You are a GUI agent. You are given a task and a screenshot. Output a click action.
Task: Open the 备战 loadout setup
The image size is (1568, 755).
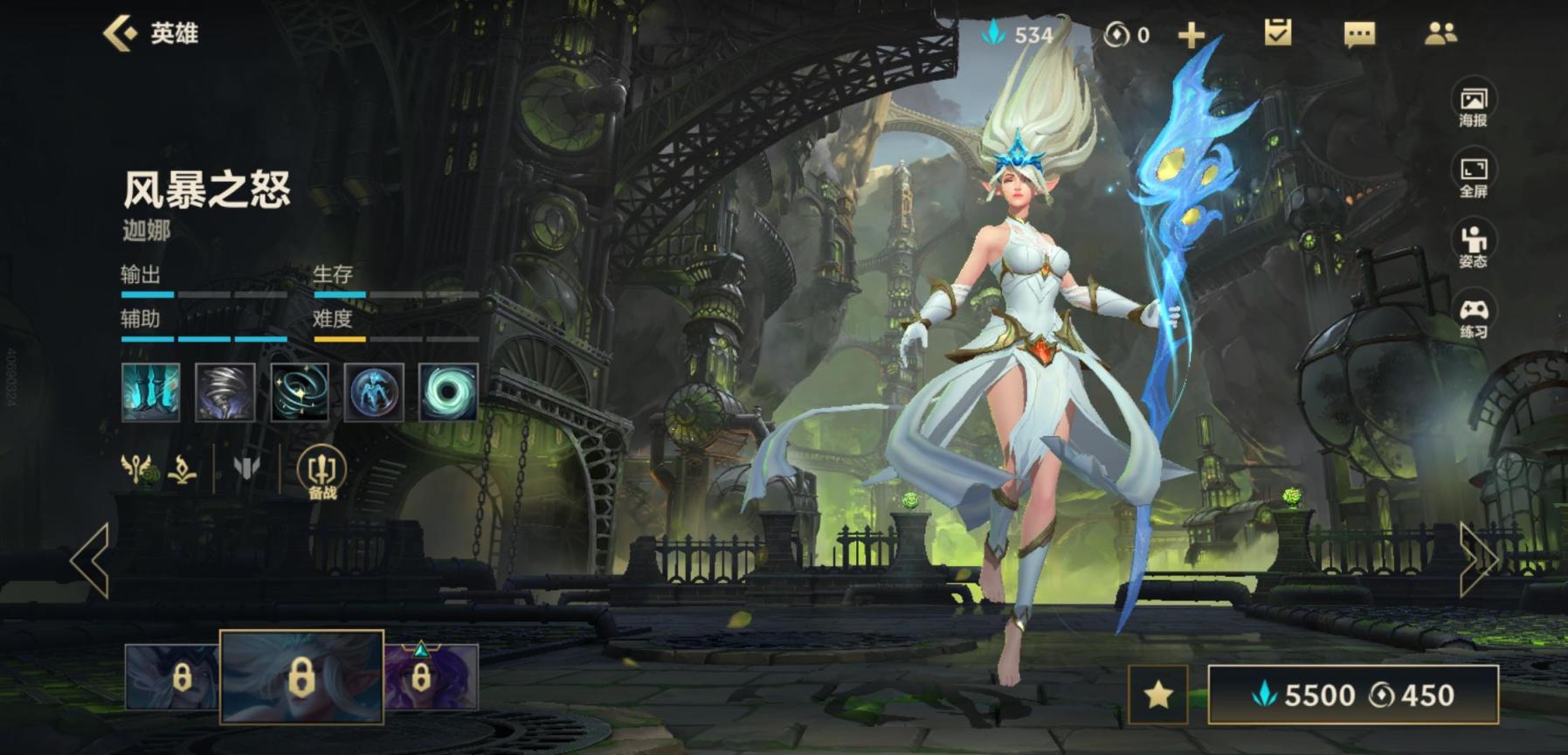click(x=321, y=474)
